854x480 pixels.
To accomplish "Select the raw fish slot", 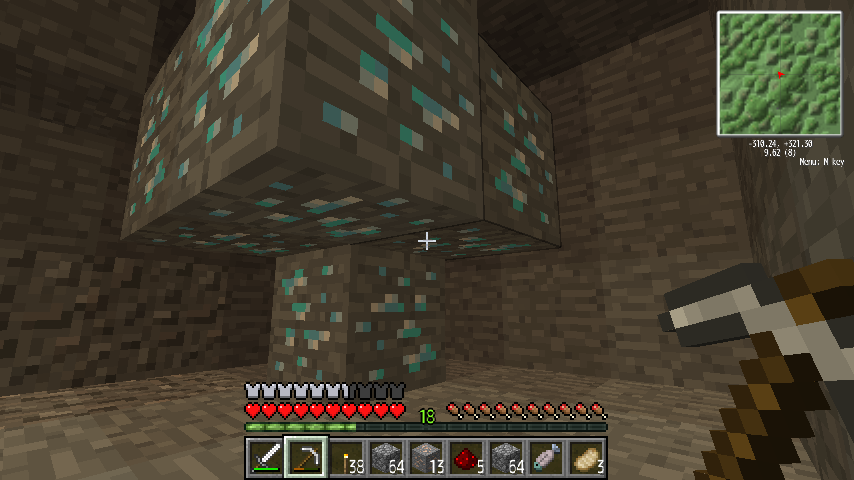I will coord(547,457).
